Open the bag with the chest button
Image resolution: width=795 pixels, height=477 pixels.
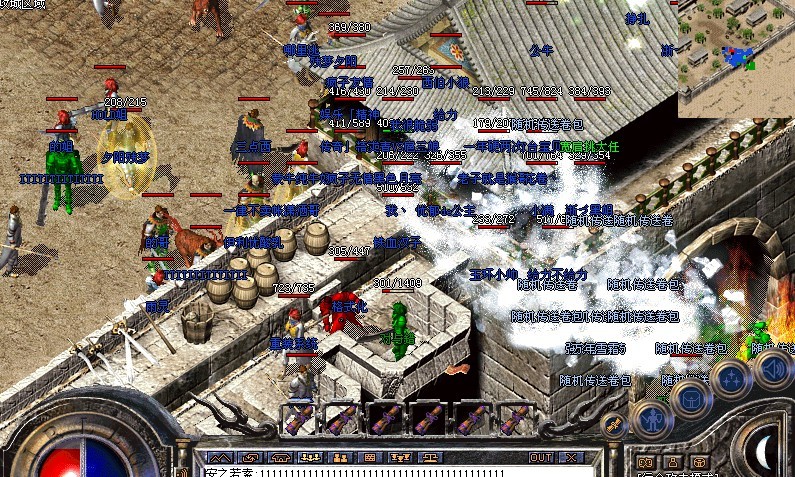point(691,396)
